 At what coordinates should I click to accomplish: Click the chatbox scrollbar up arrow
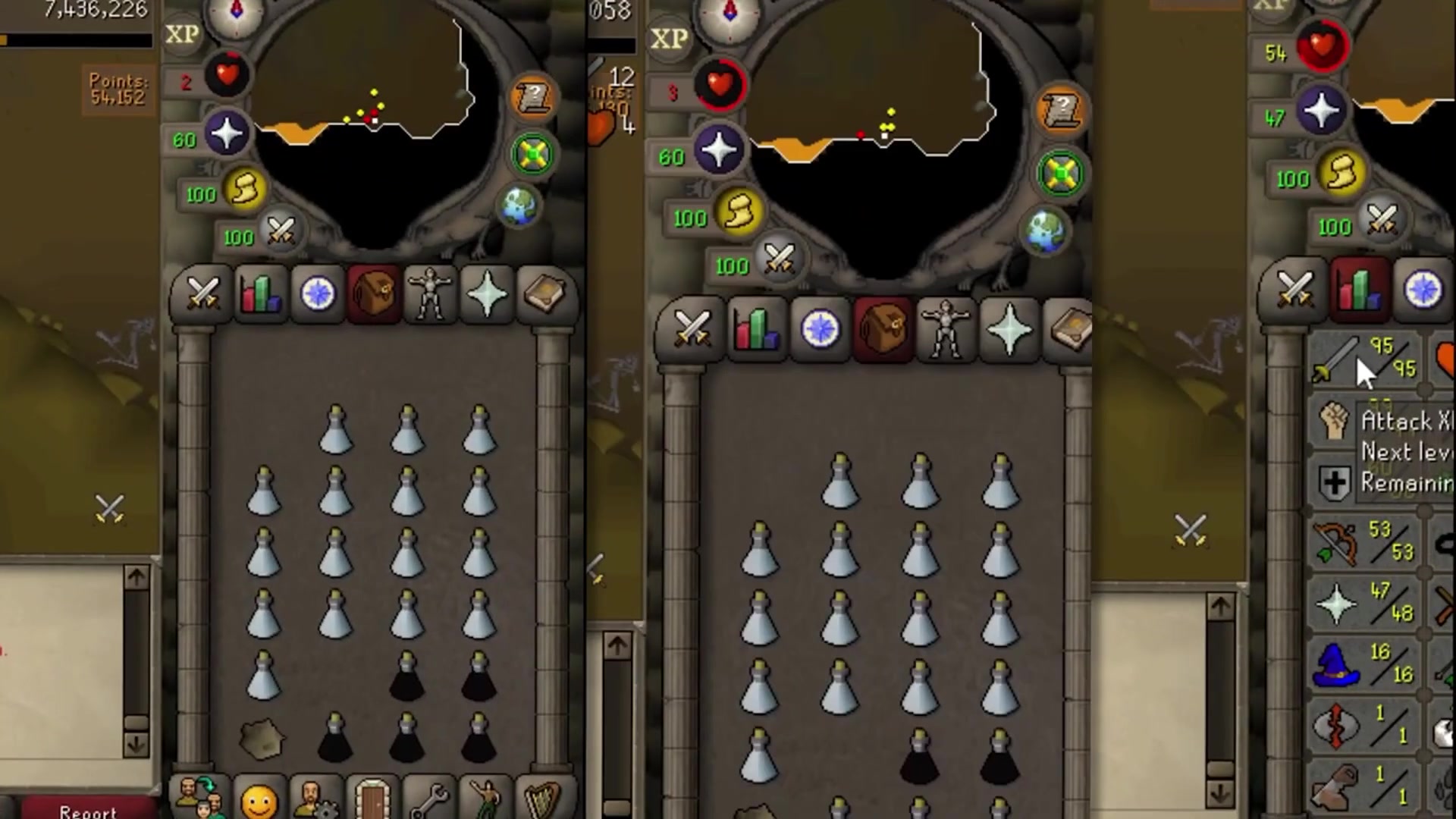point(137,576)
